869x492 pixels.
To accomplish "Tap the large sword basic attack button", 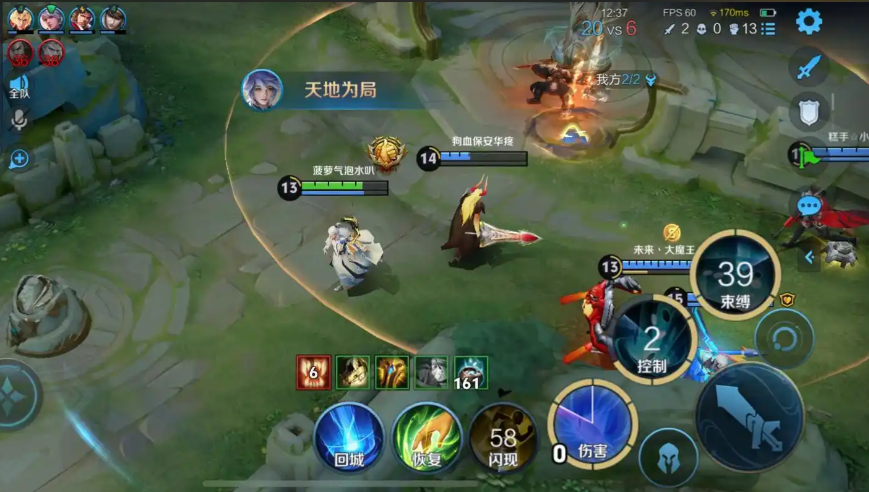I will pyautogui.click(x=749, y=416).
